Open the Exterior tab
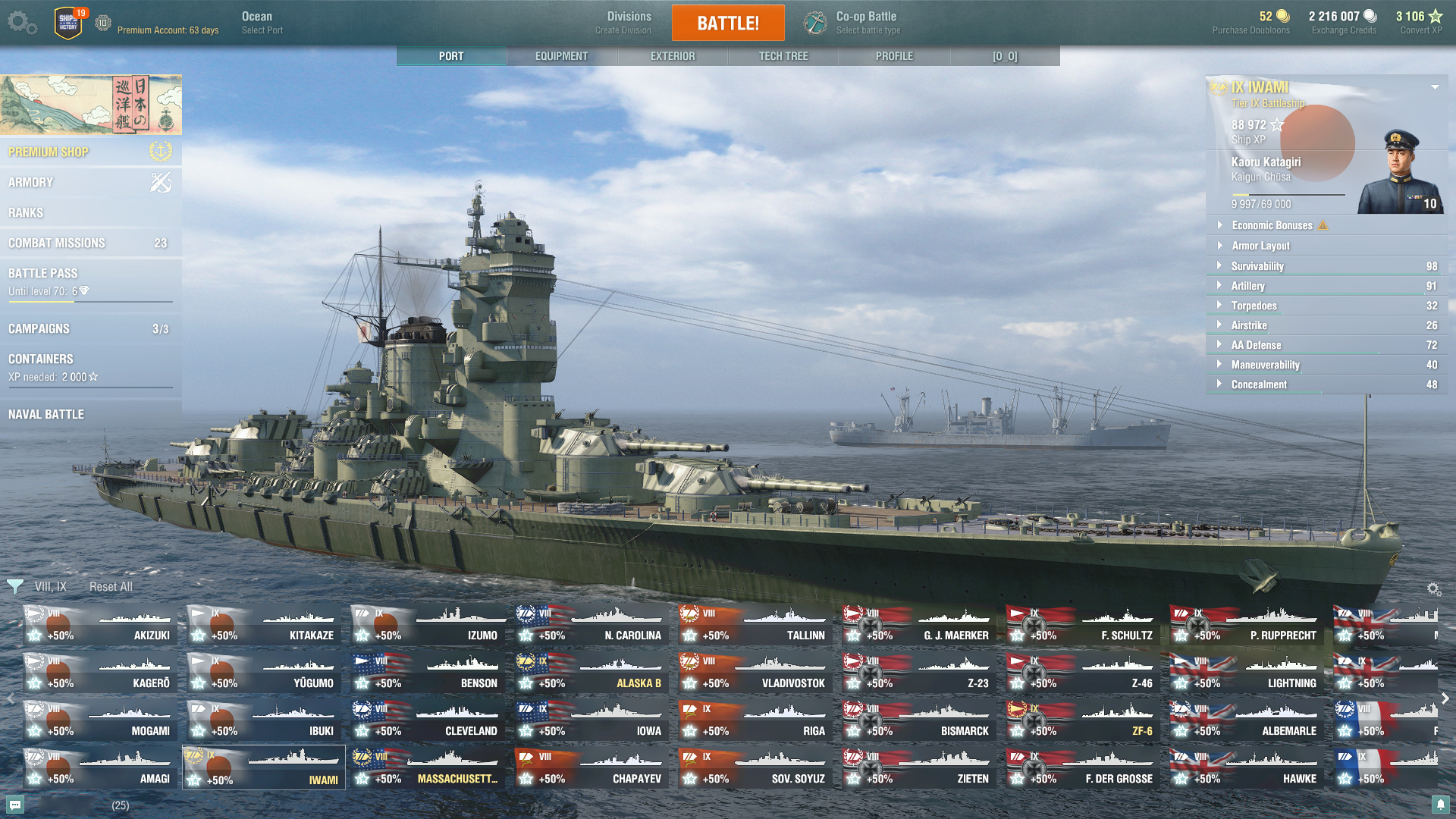Viewport: 1456px width, 819px height. 672,56
